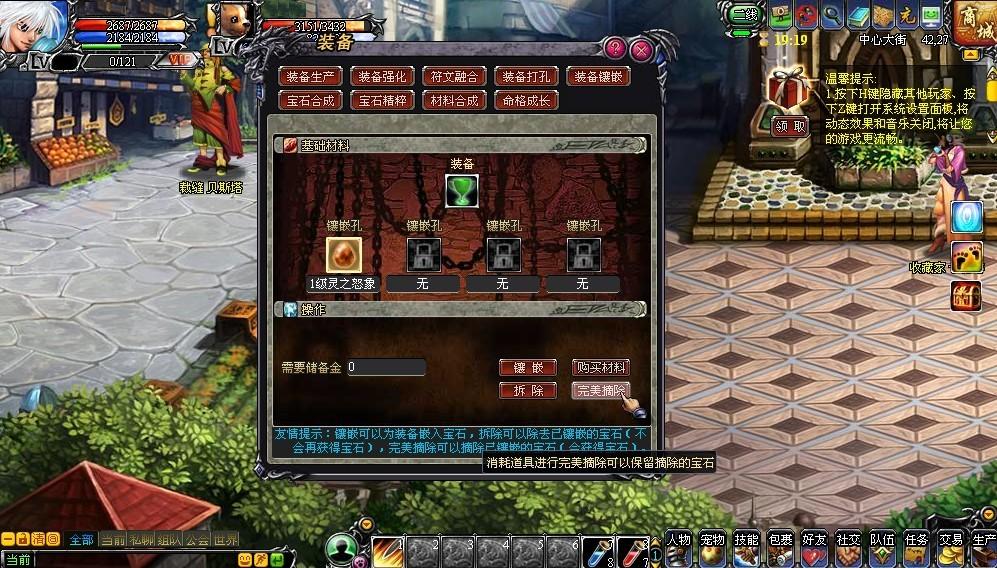Open the 人物 character menu
Viewport: 997px width, 568px height.
tap(679, 547)
